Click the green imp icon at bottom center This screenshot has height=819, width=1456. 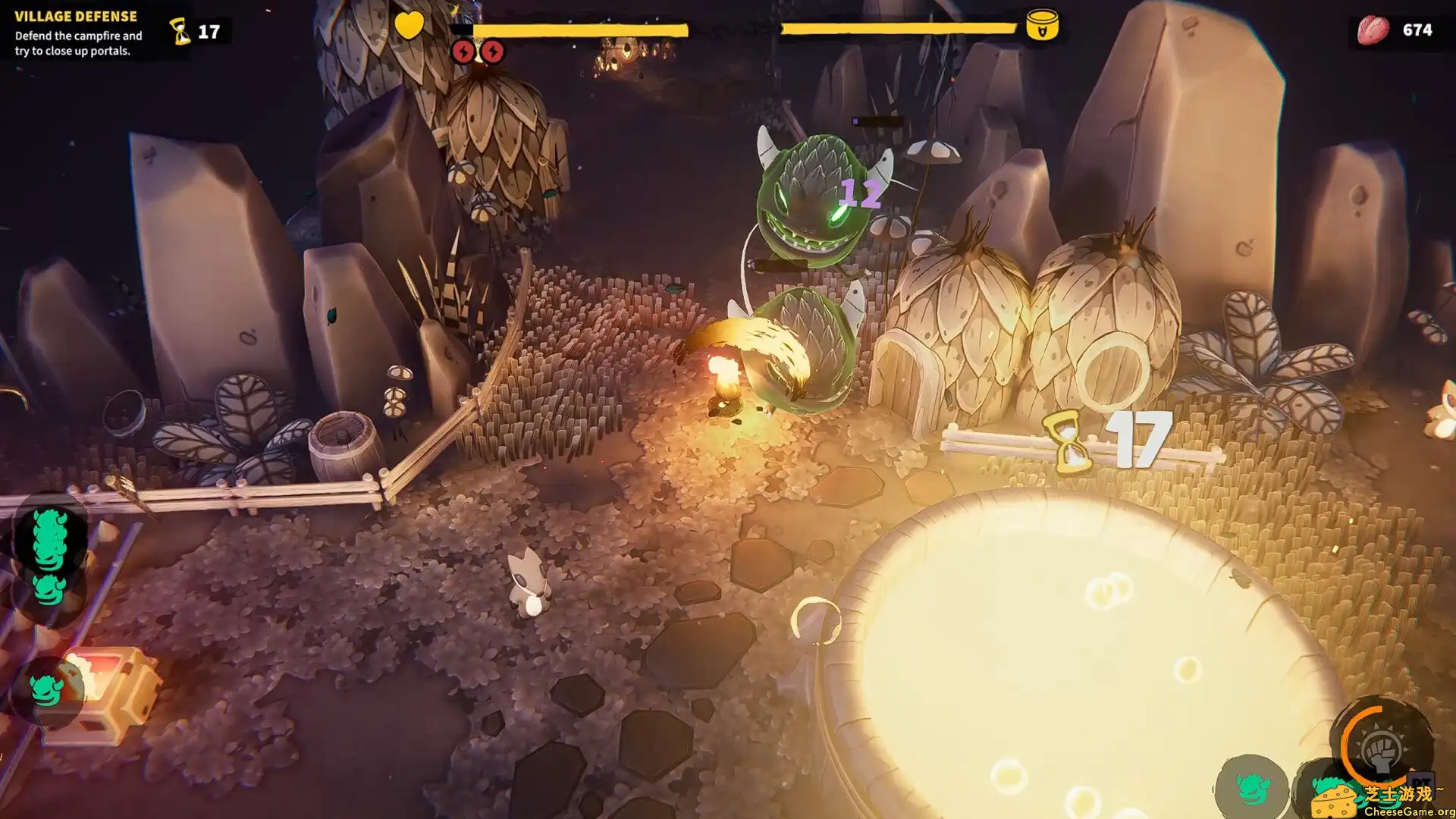coord(1251,790)
